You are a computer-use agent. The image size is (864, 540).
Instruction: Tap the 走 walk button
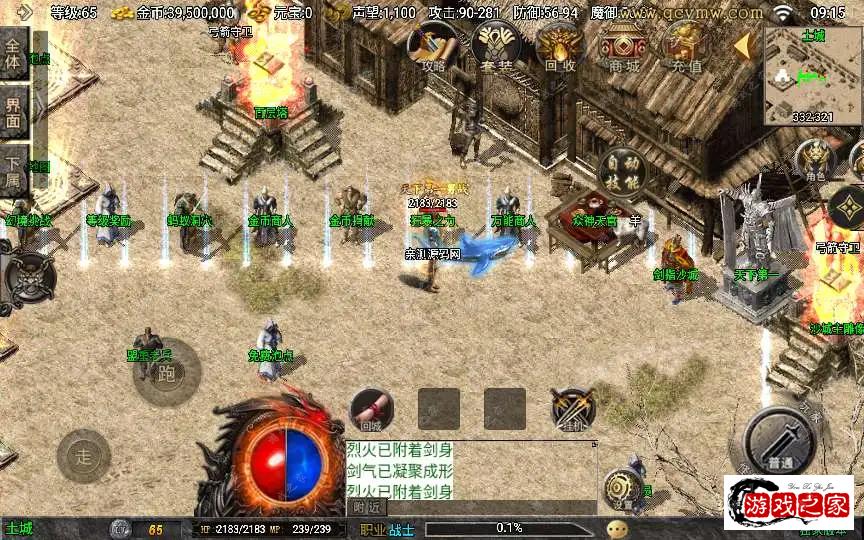[84, 457]
